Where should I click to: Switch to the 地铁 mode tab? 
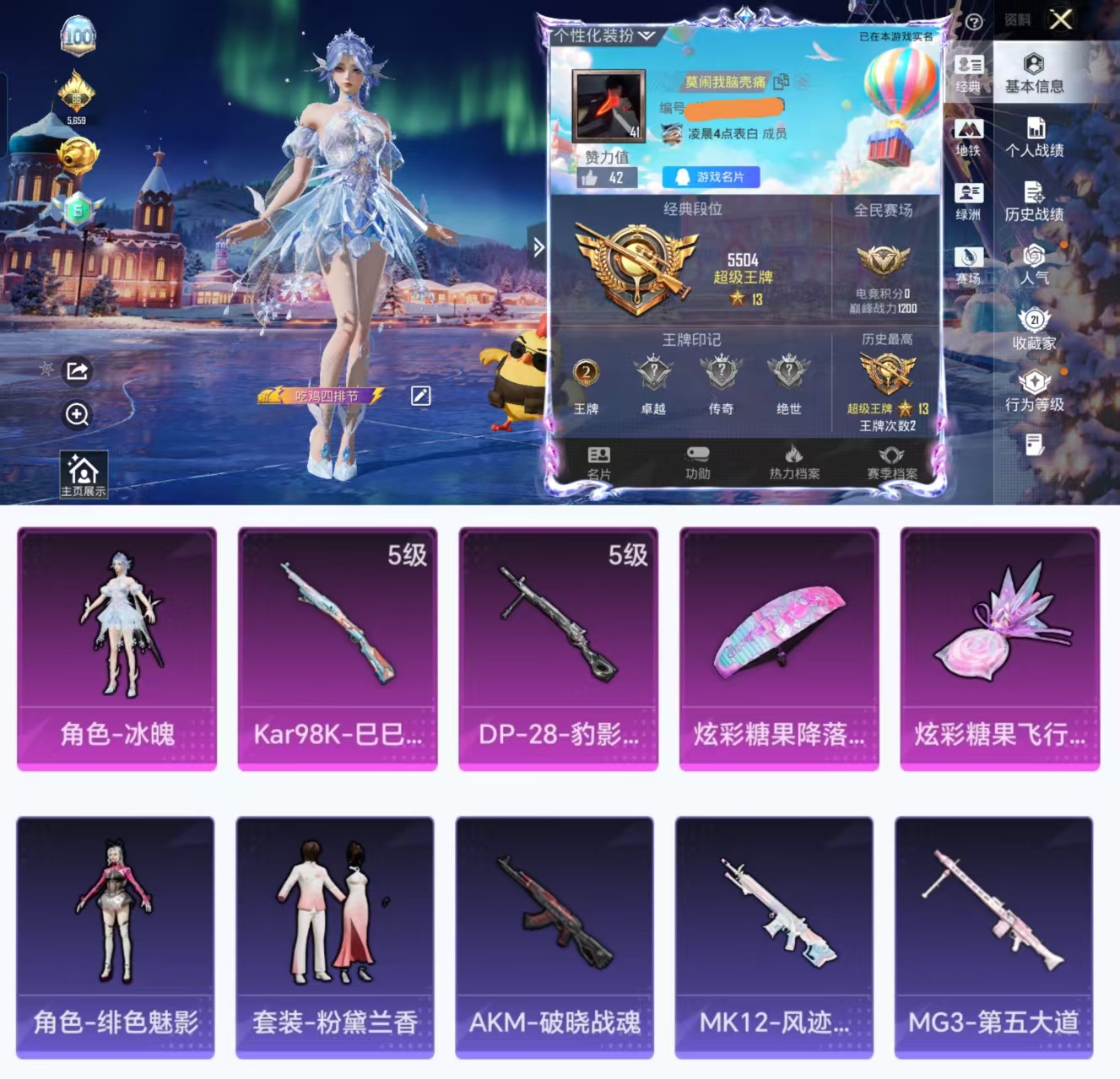971,135
